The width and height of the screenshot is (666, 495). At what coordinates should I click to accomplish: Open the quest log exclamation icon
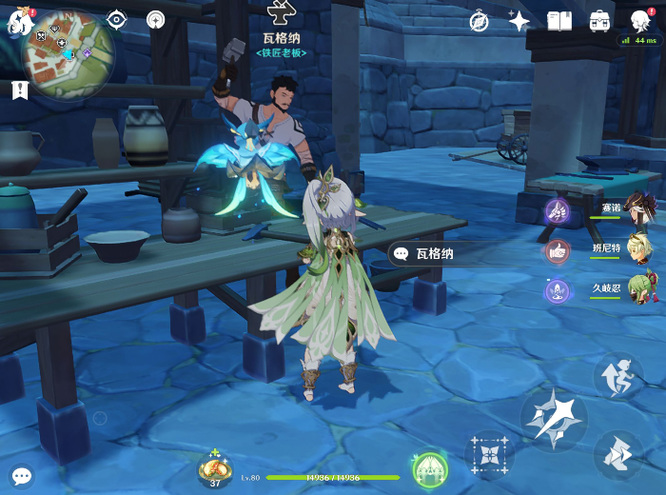click(19, 90)
